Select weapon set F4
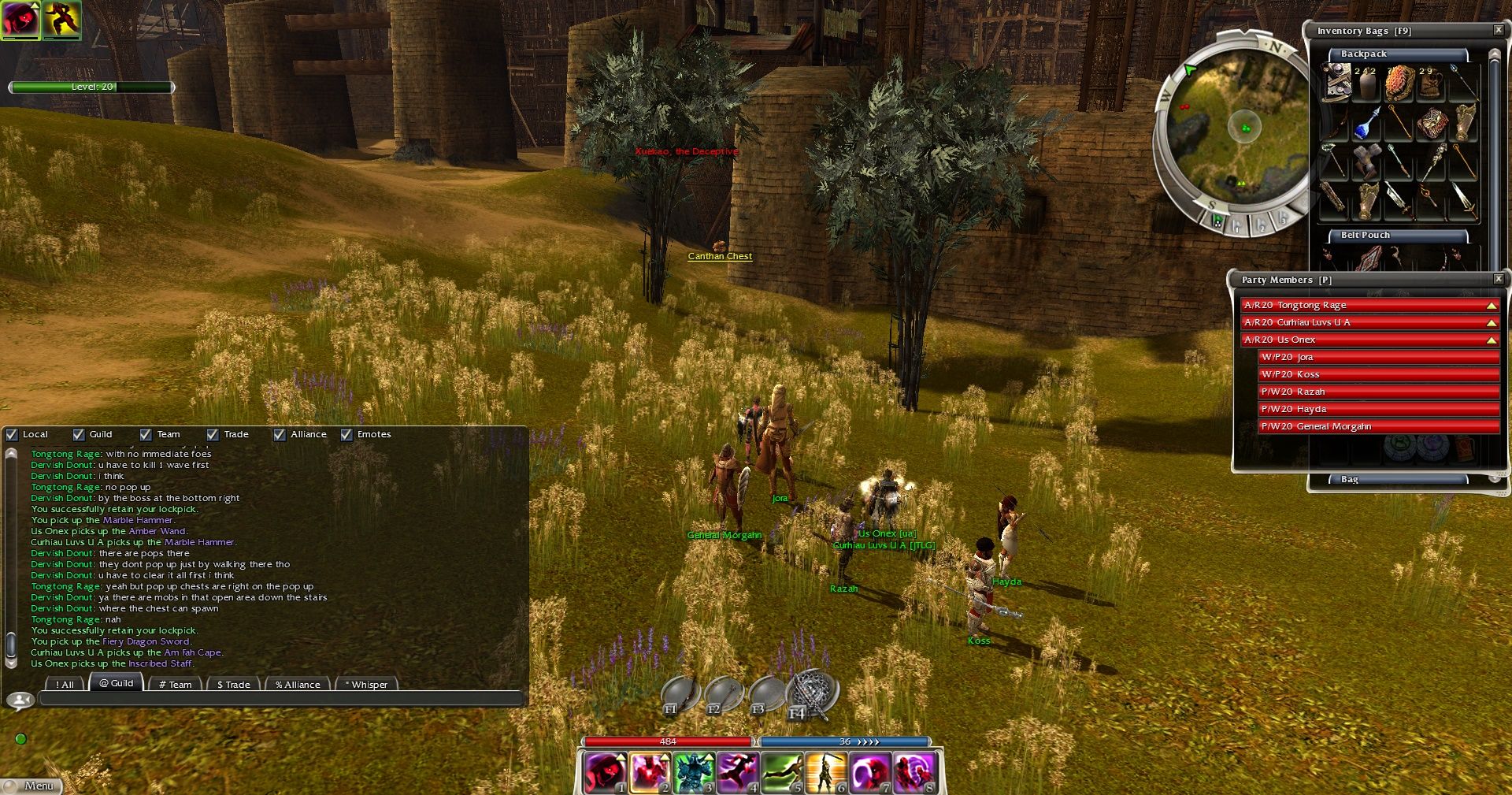1512x795 pixels. (x=811, y=694)
